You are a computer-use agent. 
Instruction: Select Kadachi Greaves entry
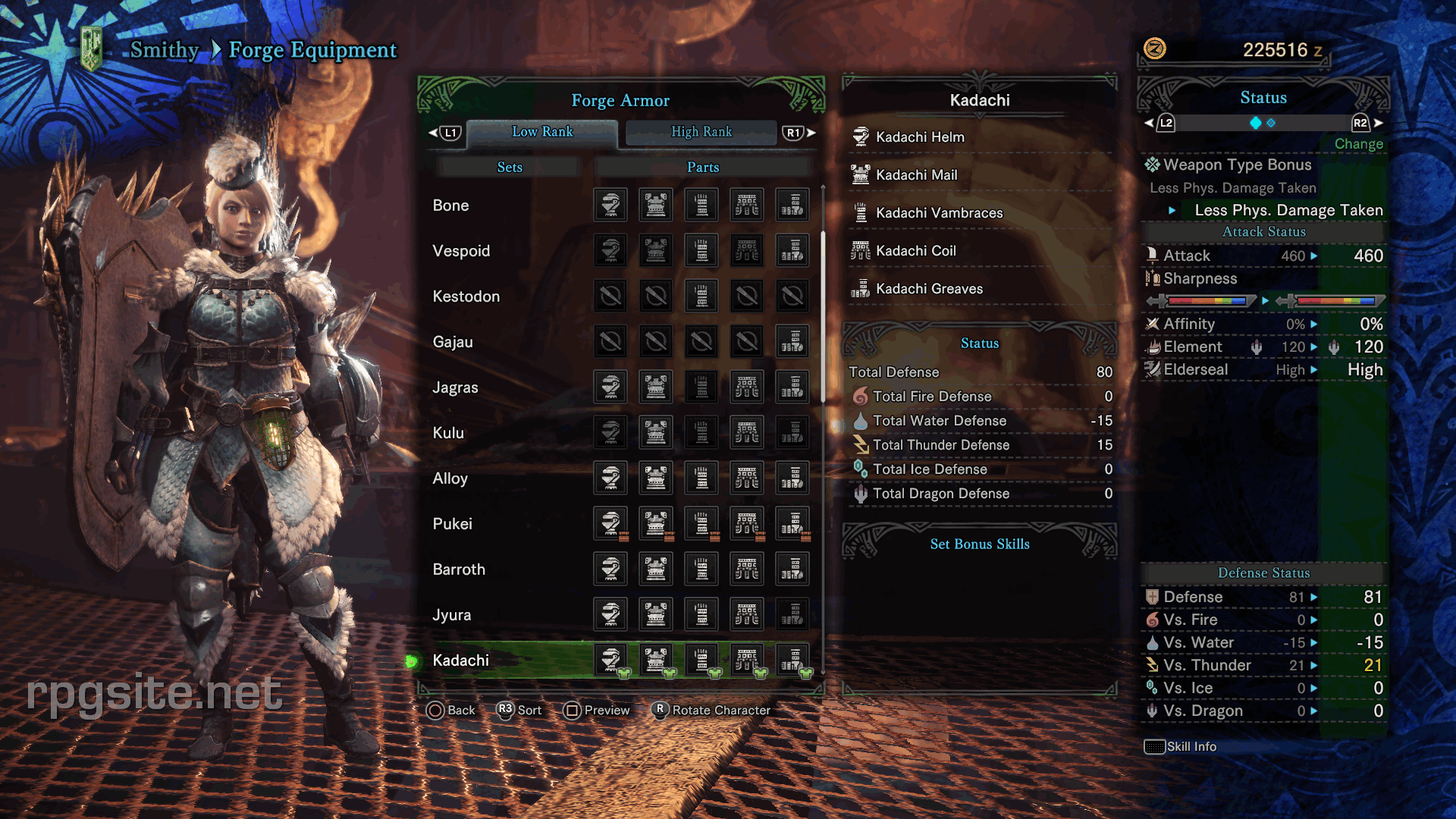point(929,289)
